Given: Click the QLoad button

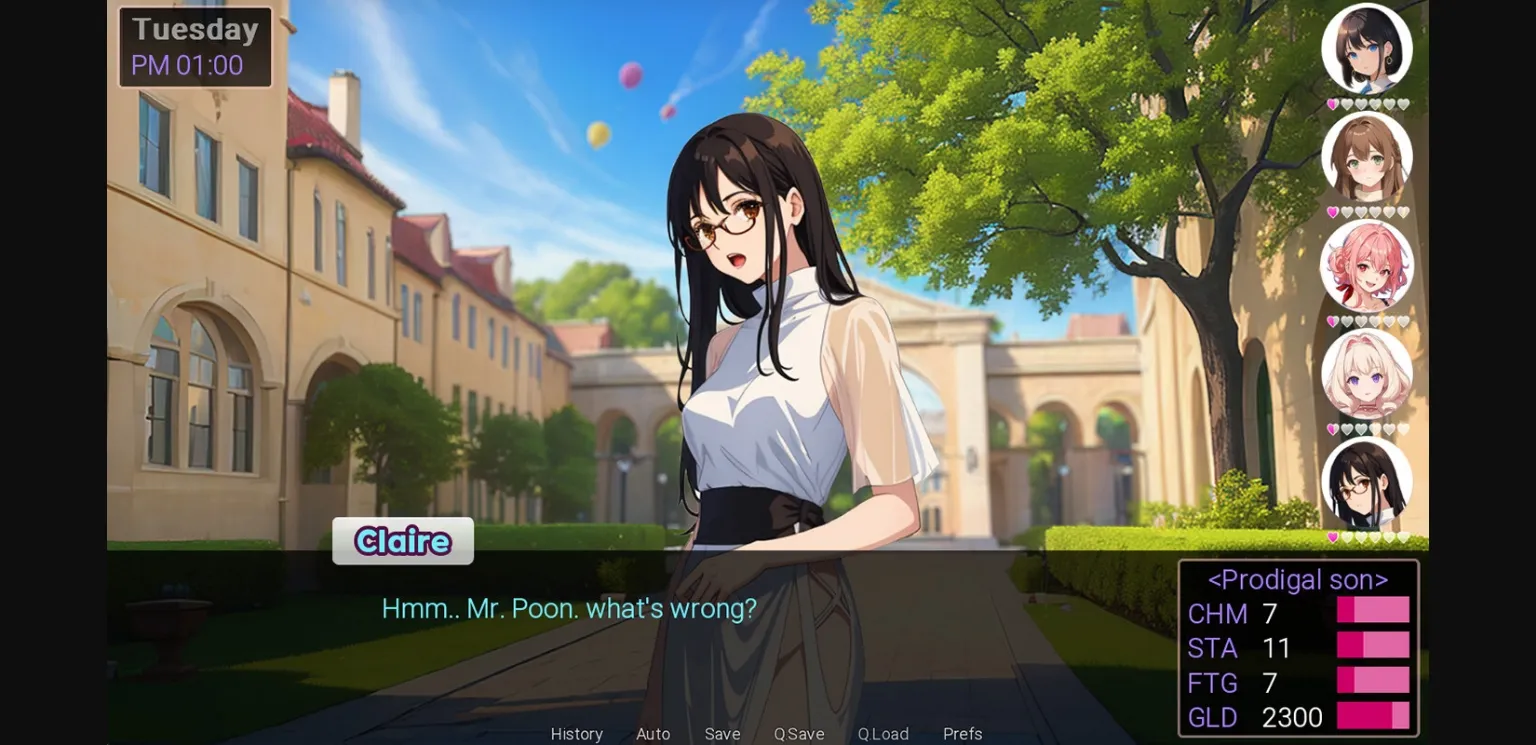Looking at the screenshot, I should pyautogui.click(x=883, y=733).
